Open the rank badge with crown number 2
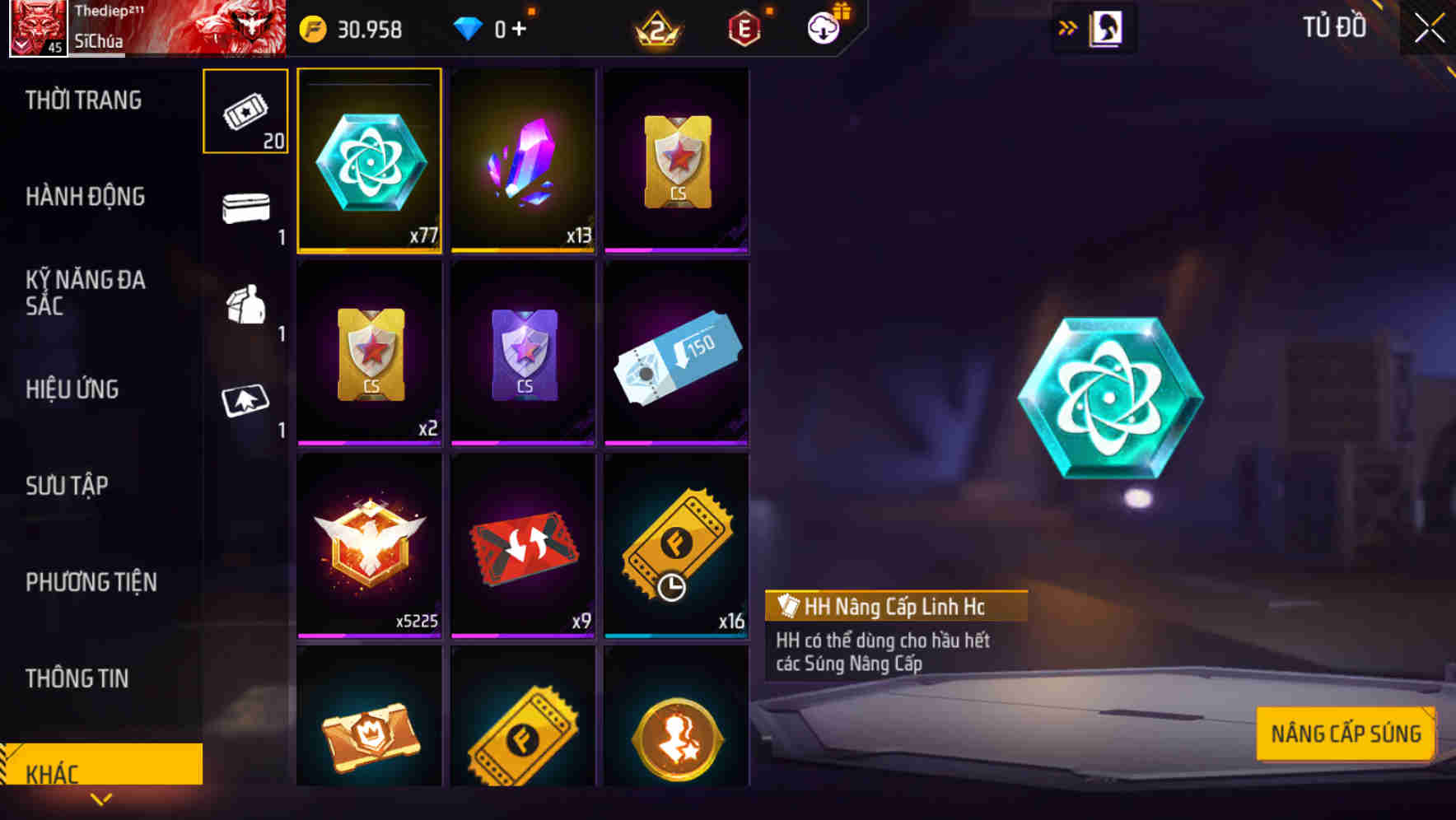The image size is (1456, 820). click(x=659, y=29)
